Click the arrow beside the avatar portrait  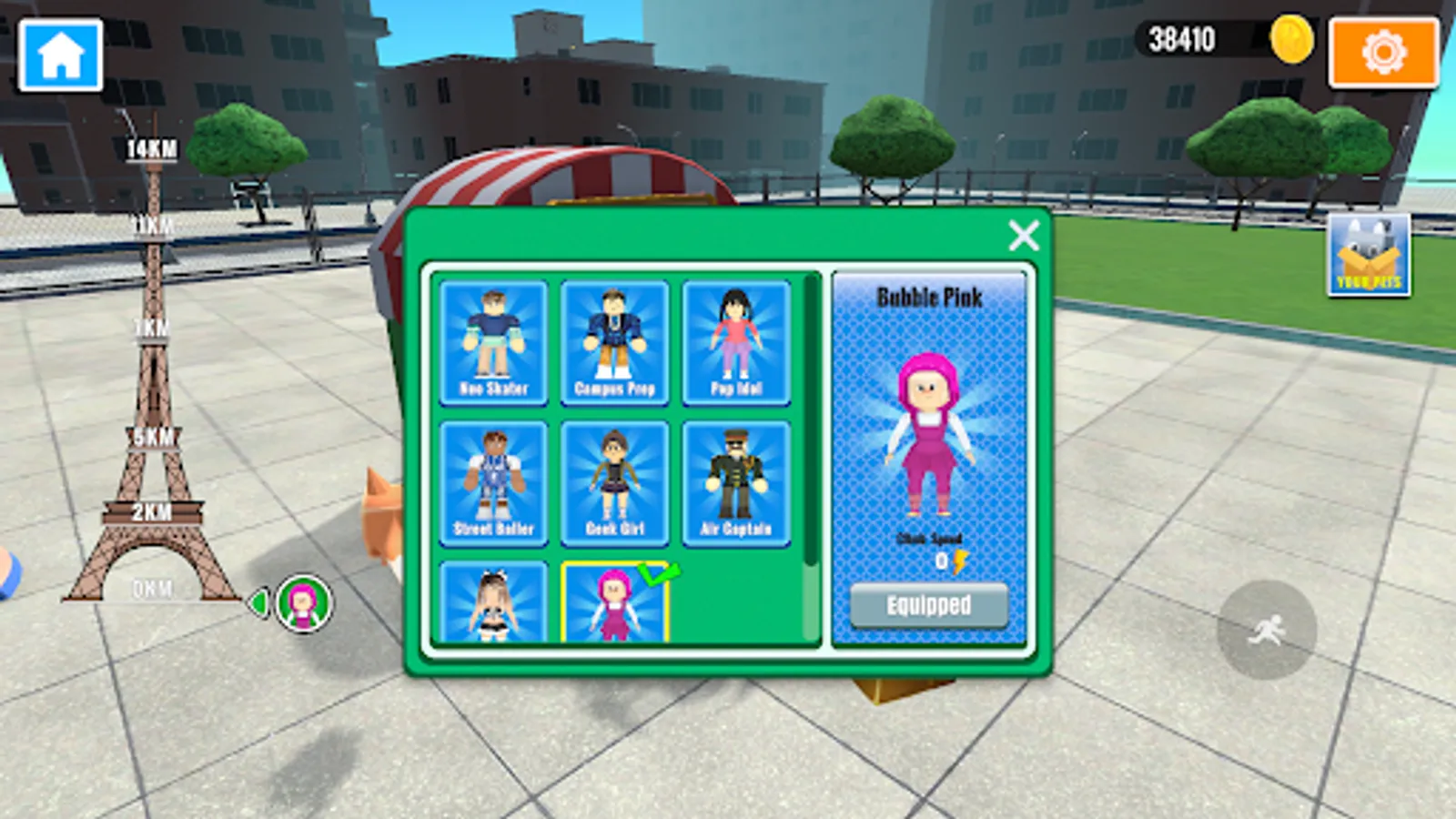pos(258,600)
